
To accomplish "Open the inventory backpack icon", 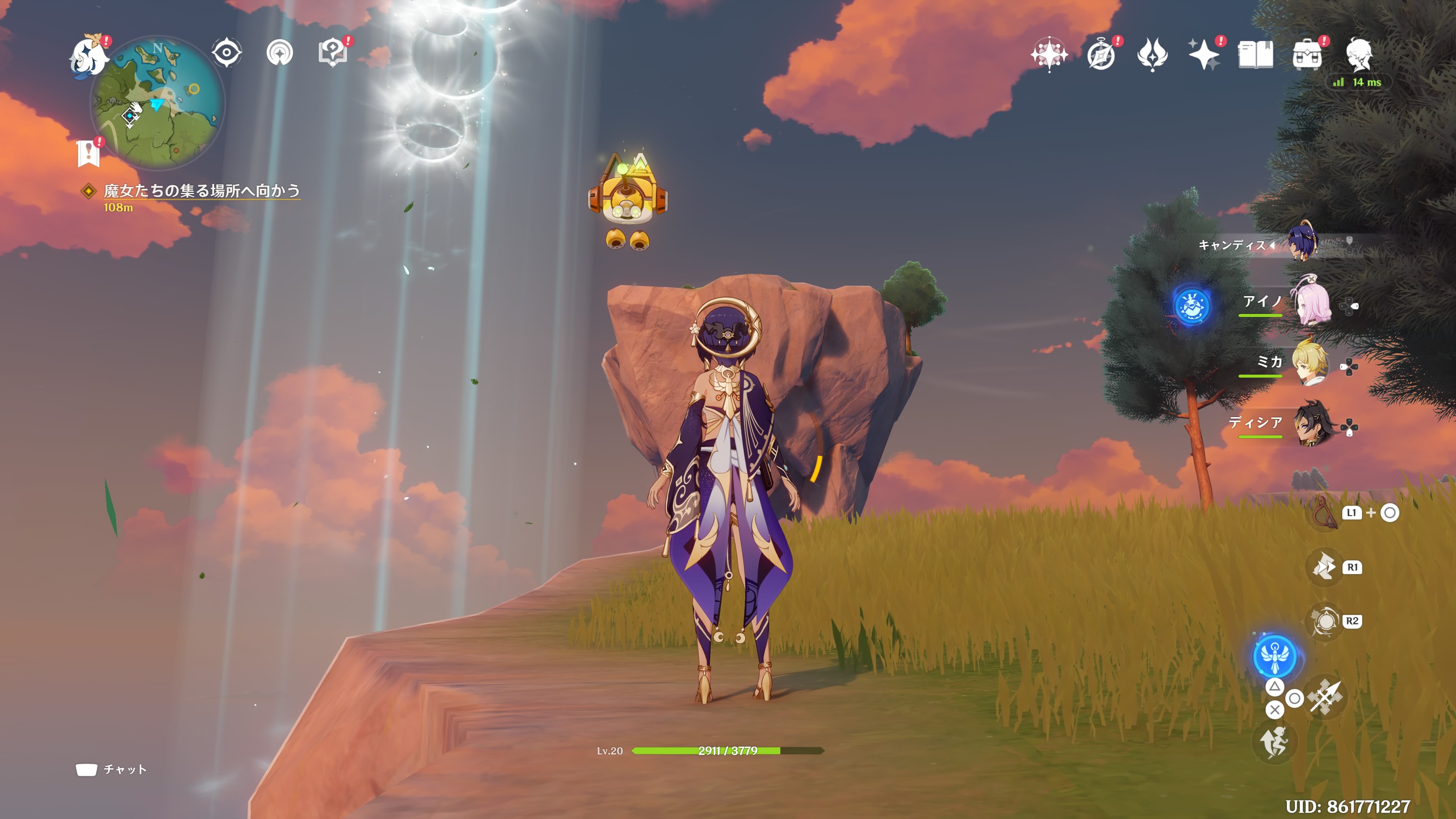I will click(1307, 55).
